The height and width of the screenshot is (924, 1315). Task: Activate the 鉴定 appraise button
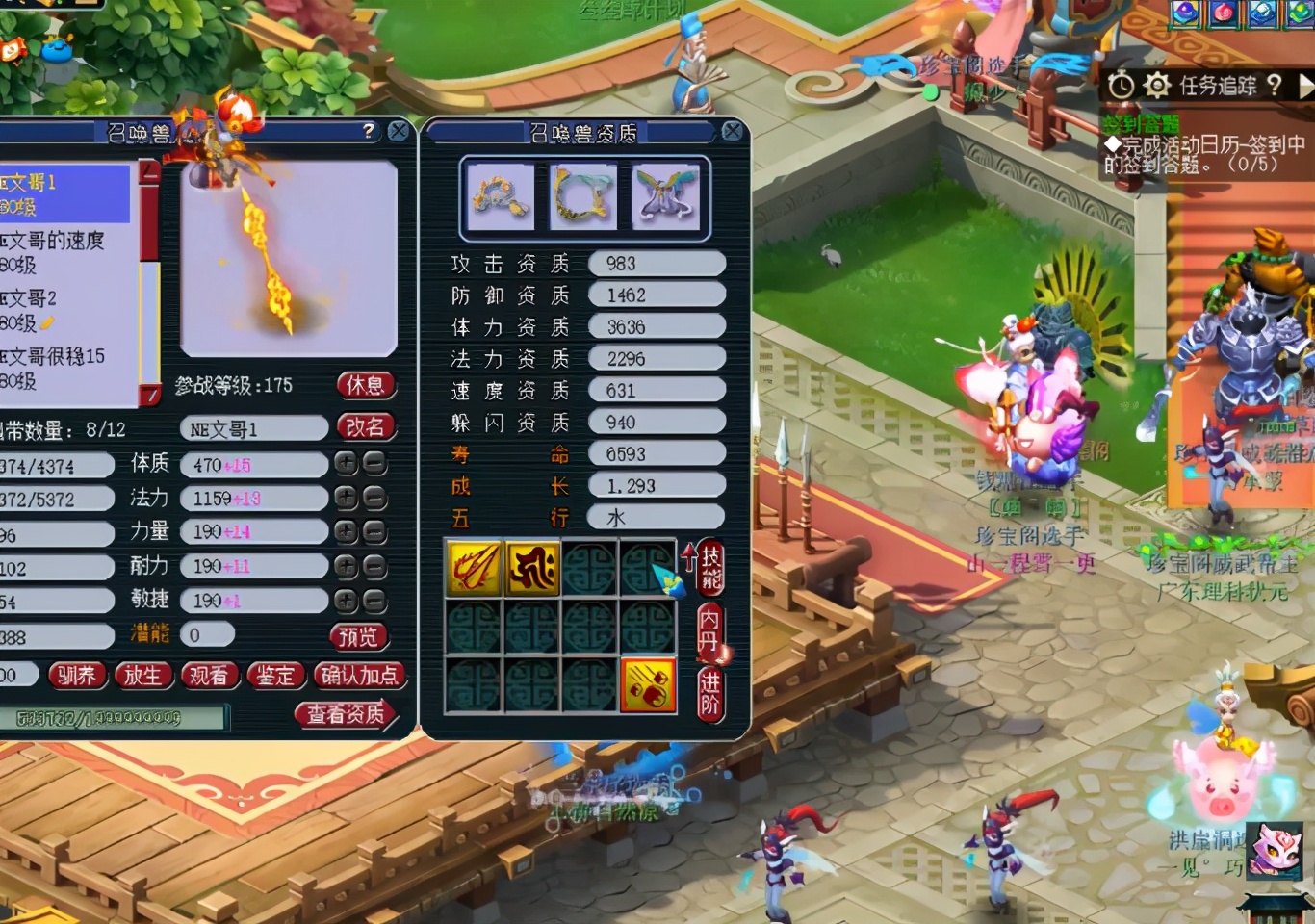pyautogui.click(x=275, y=676)
